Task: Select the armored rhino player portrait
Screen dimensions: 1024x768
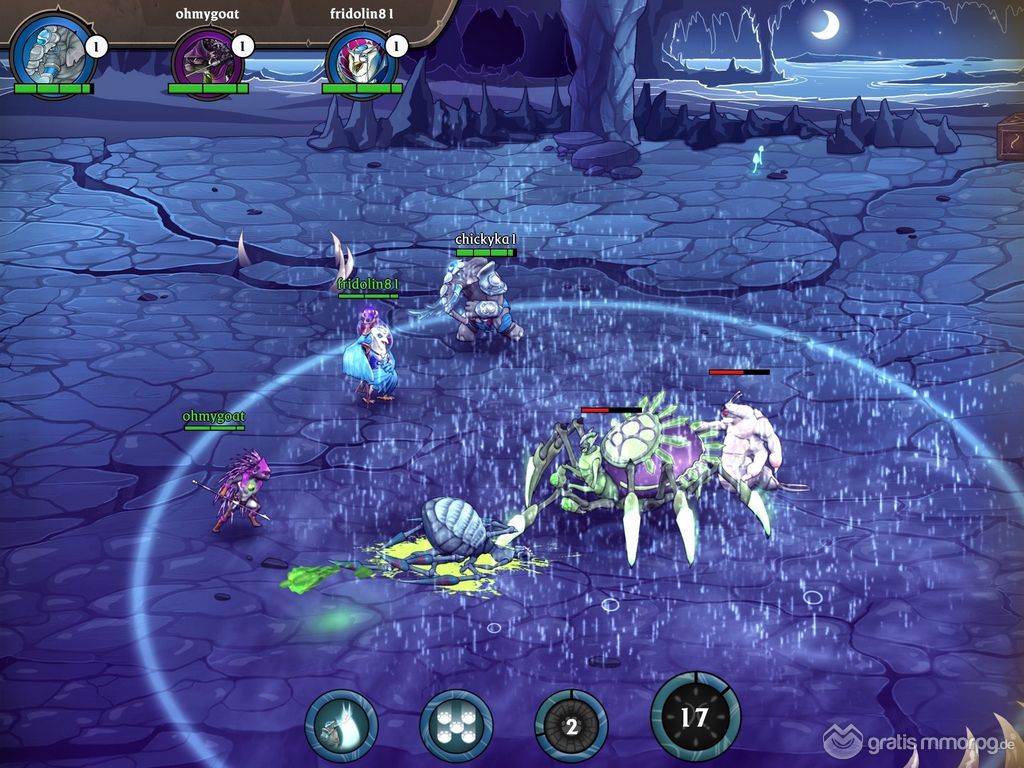Action: tap(52, 54)
